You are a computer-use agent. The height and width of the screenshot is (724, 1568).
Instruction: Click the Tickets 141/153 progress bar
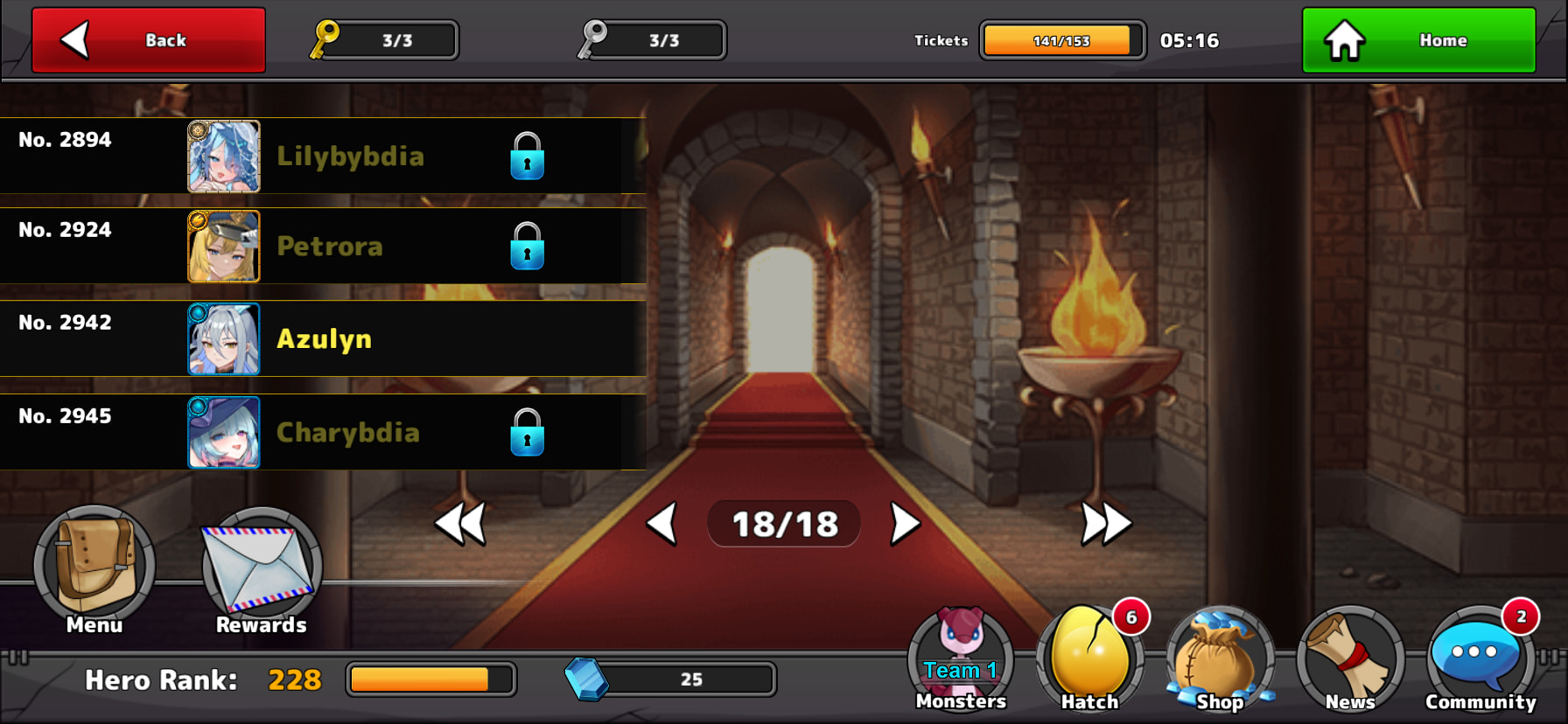[1062, 39]
